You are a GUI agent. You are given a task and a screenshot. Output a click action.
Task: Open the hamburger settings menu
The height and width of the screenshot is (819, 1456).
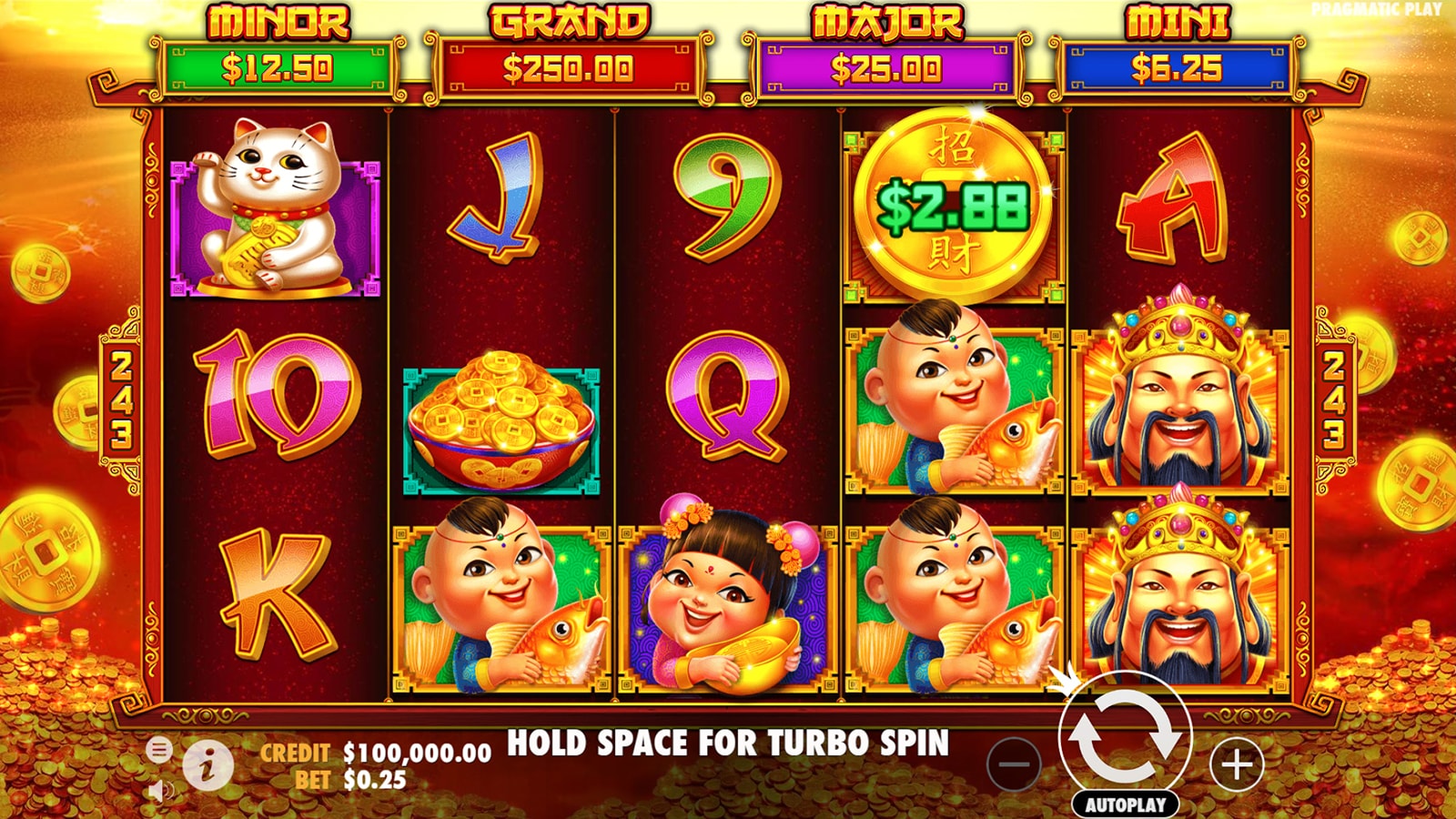(x=158, y=750)
